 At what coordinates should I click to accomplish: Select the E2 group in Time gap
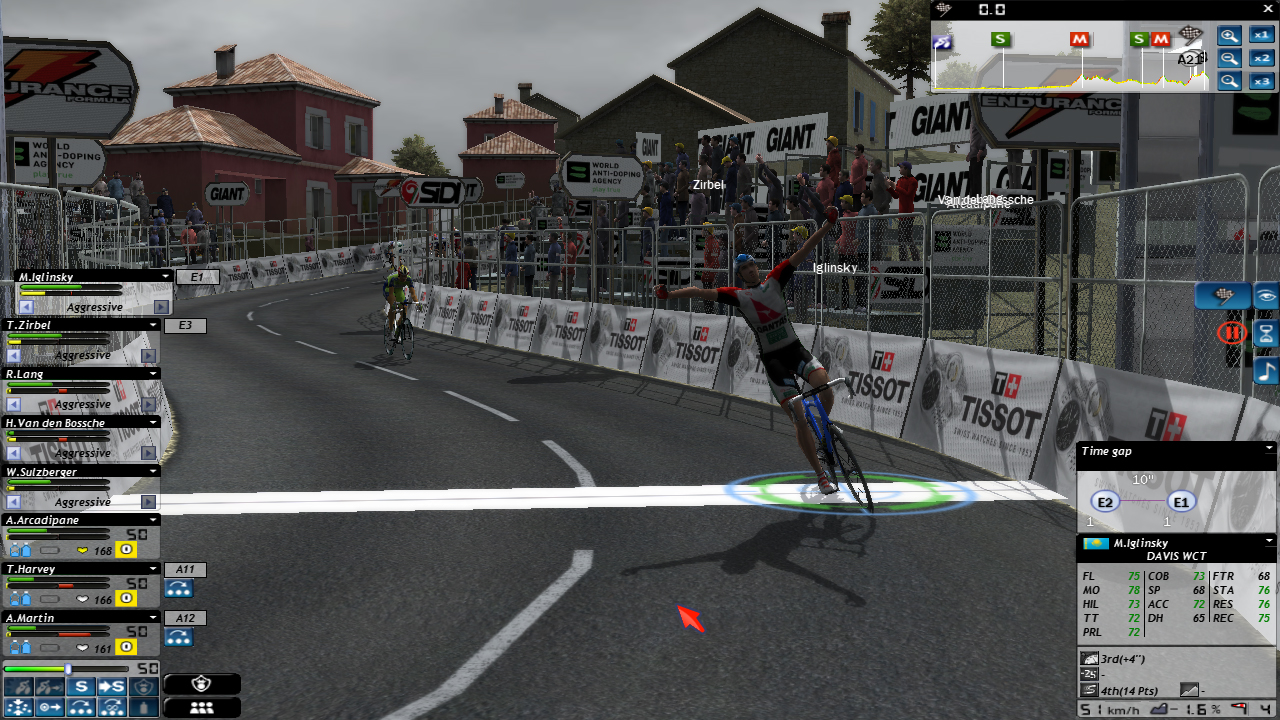click(x=1105, y=502)
